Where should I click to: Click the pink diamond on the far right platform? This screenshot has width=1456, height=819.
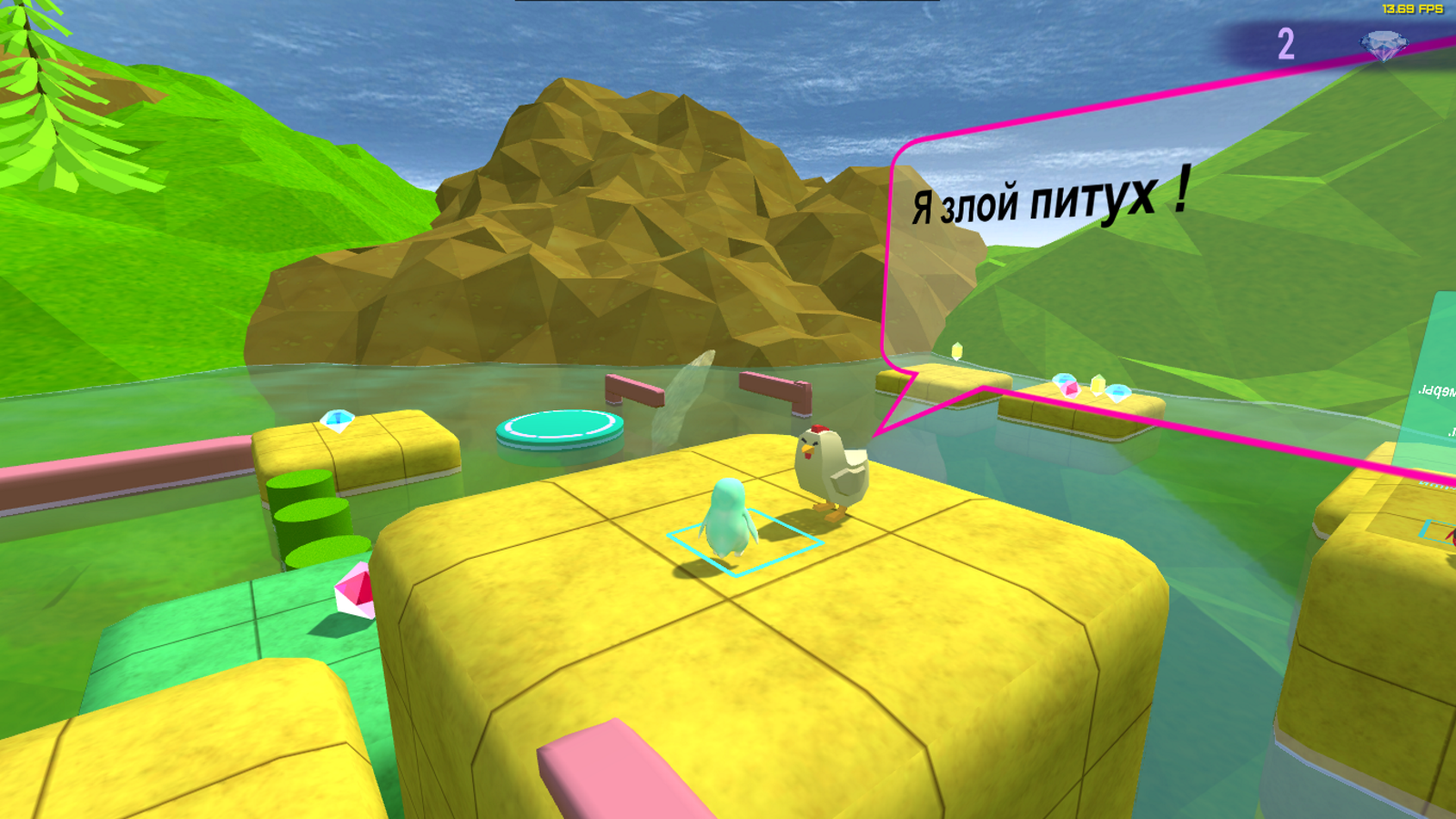pyautogui.click(x=1071, y=388)
